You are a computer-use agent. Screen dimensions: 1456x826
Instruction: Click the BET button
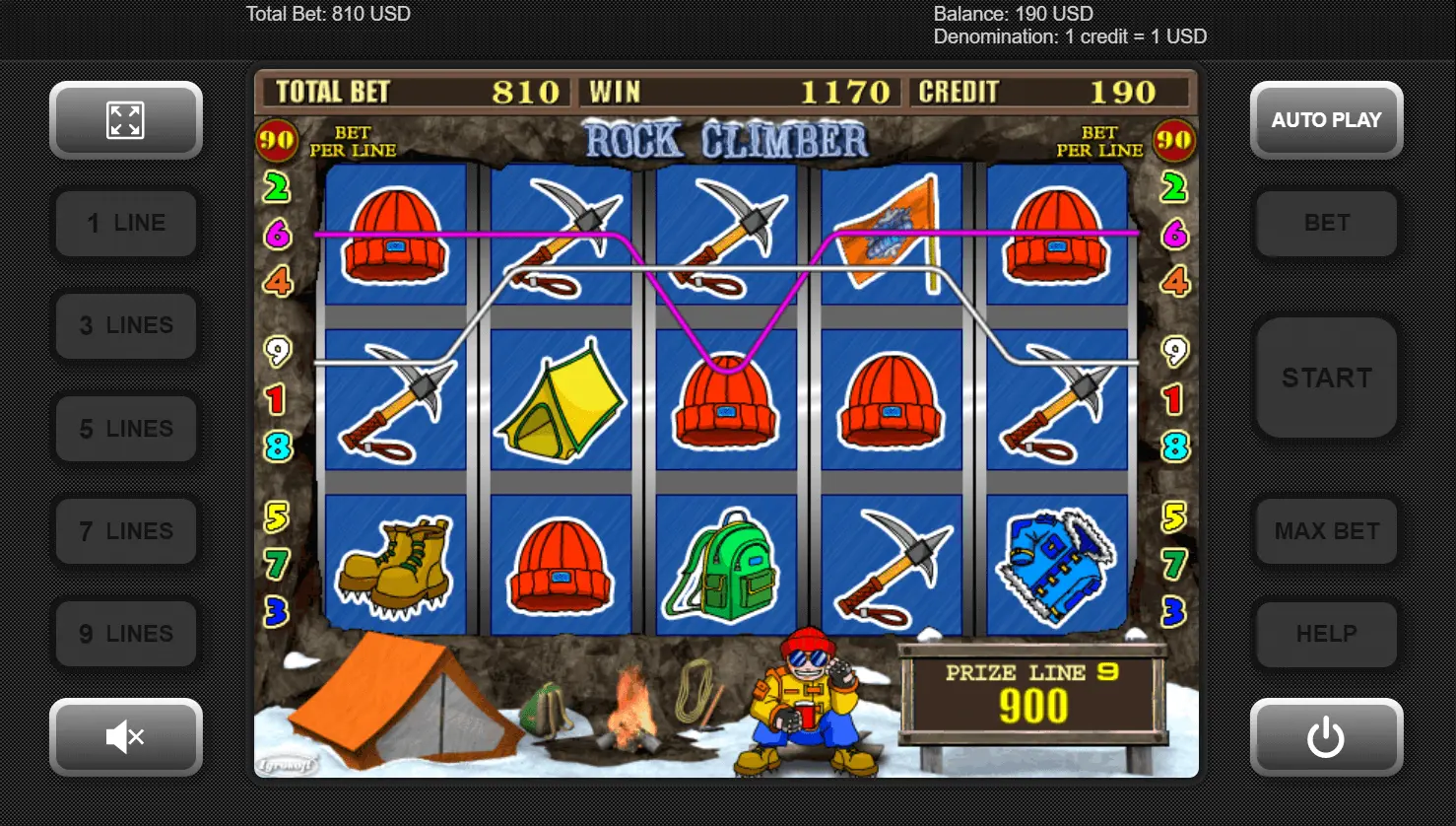pos(1326,224)
